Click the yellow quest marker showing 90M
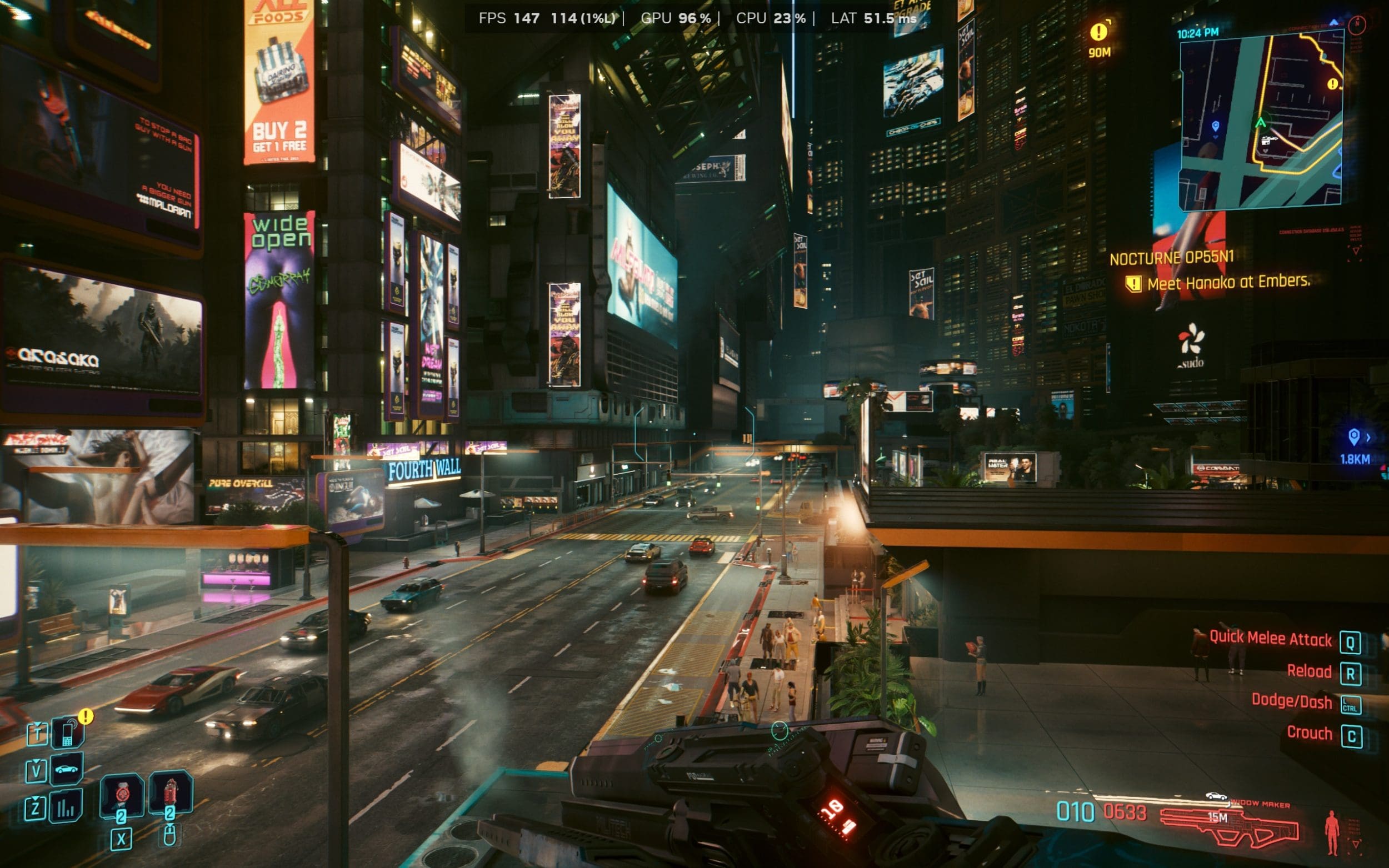 (x=1099, y=32)
